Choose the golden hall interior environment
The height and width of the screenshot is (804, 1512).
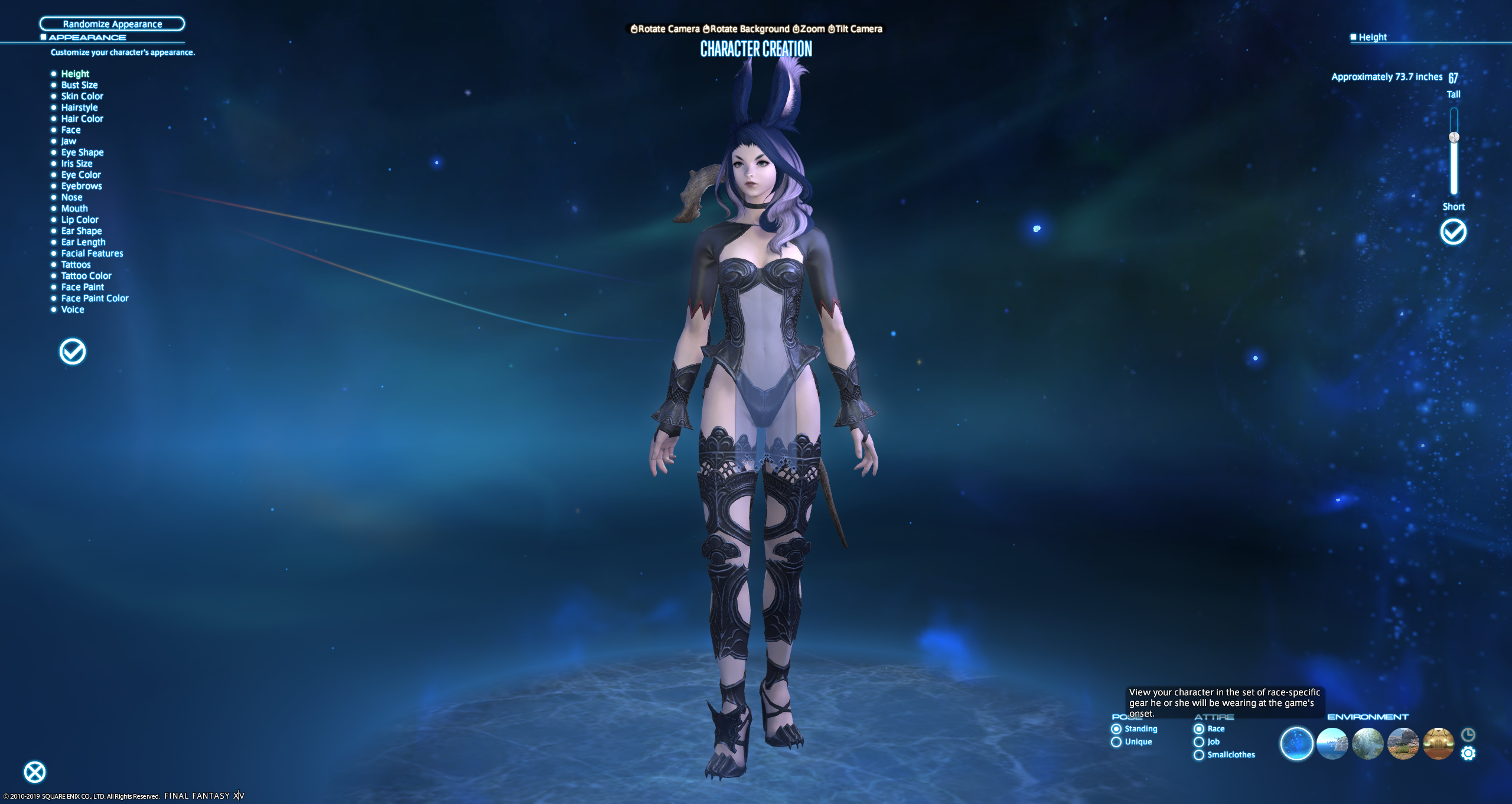[1438, 743]
